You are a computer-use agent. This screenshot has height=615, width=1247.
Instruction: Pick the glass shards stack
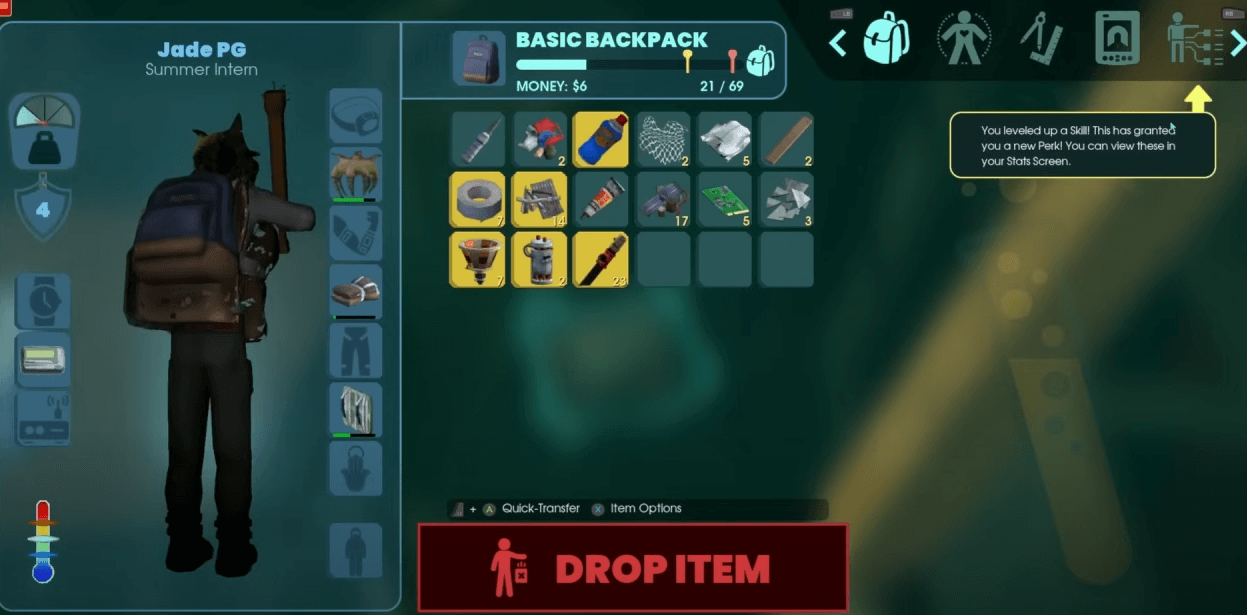click(x=785, y=199)
